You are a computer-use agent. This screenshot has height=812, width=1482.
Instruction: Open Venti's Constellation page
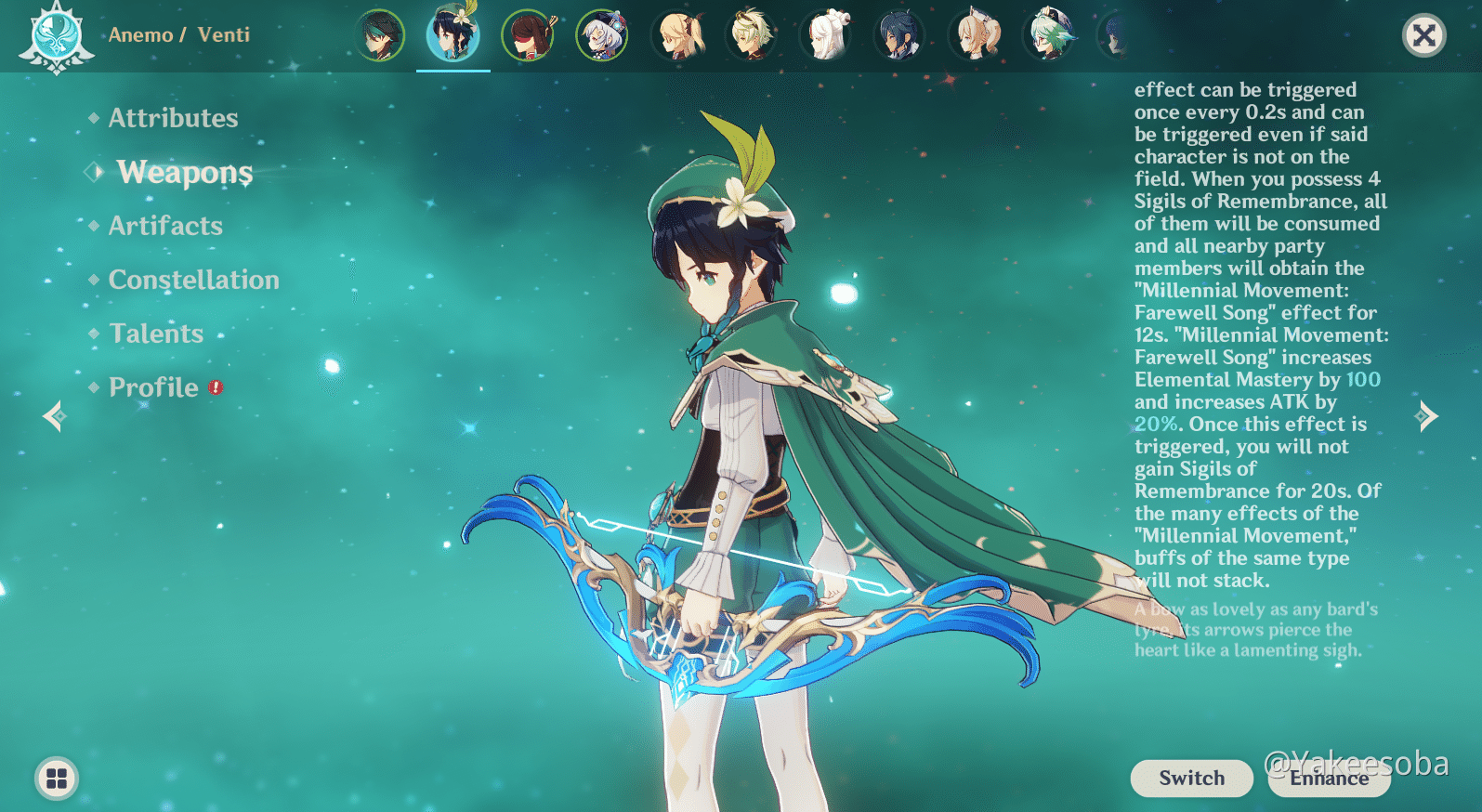tap(193, 280)
